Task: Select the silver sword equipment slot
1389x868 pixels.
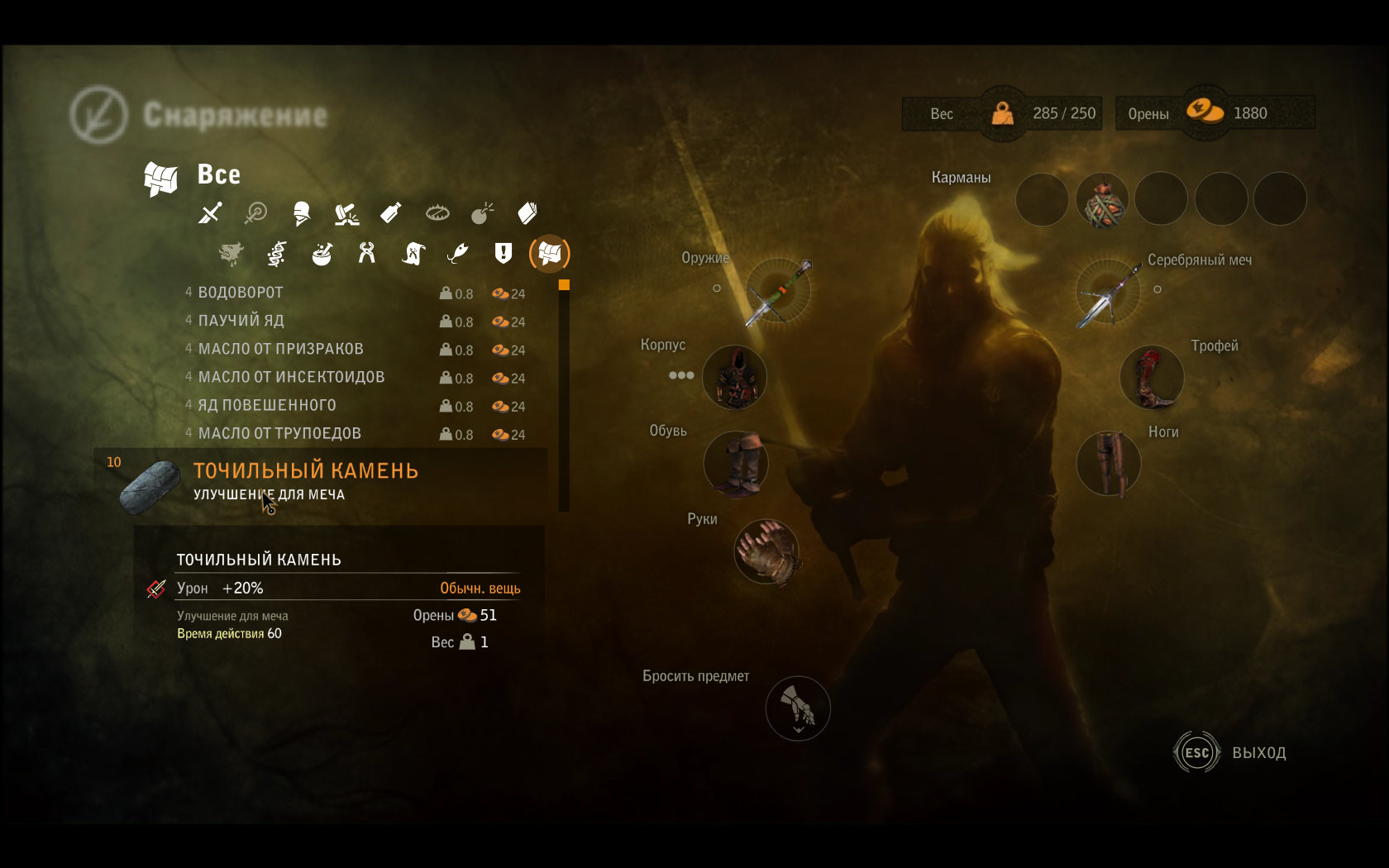Action: 1108,292
